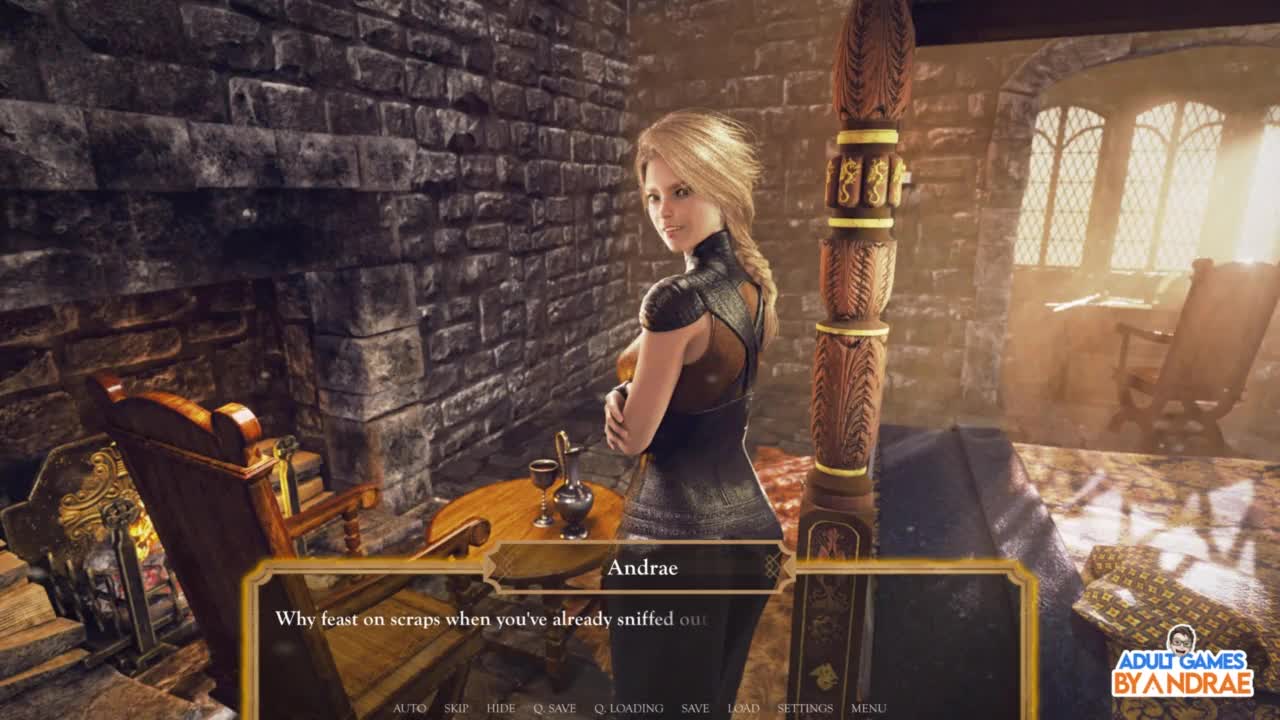Open the Settings screen
1280x720 pixels.
tap(805, 708)
